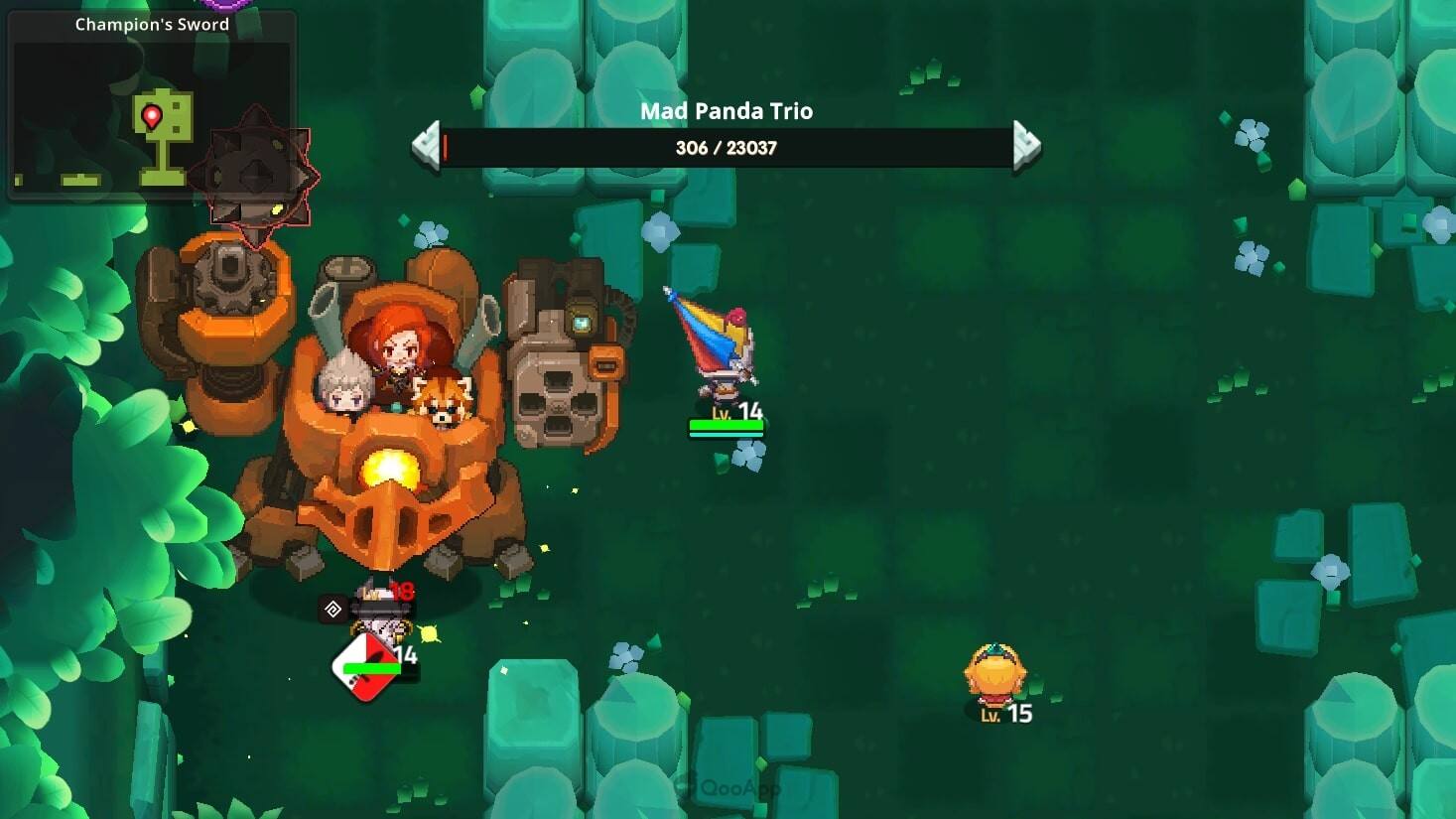Click the Champion's Sword title text
This screenshot has height=819, width=1456.
click(151, 23)
